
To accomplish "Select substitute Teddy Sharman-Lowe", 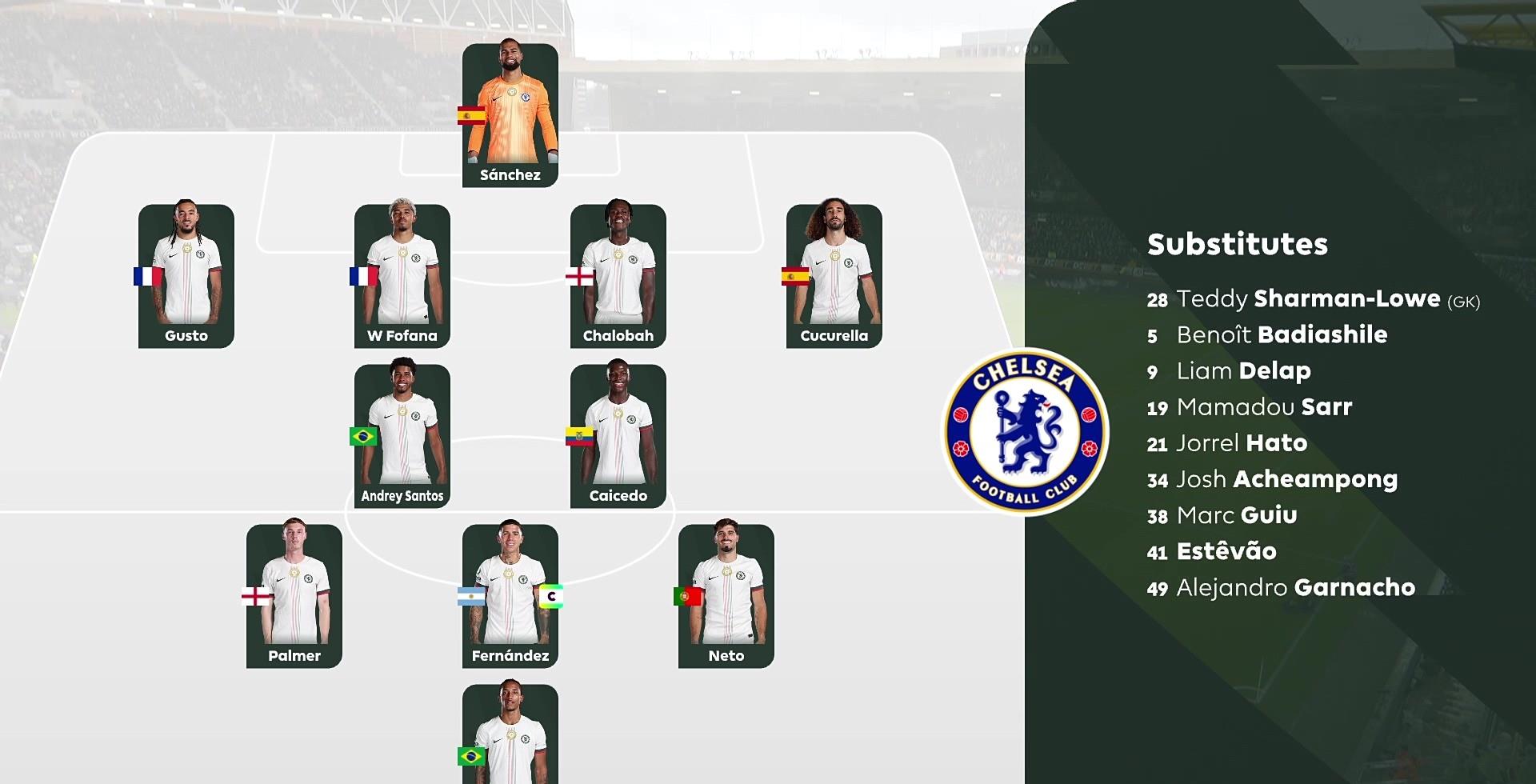I will click(x=1312, y=299).
